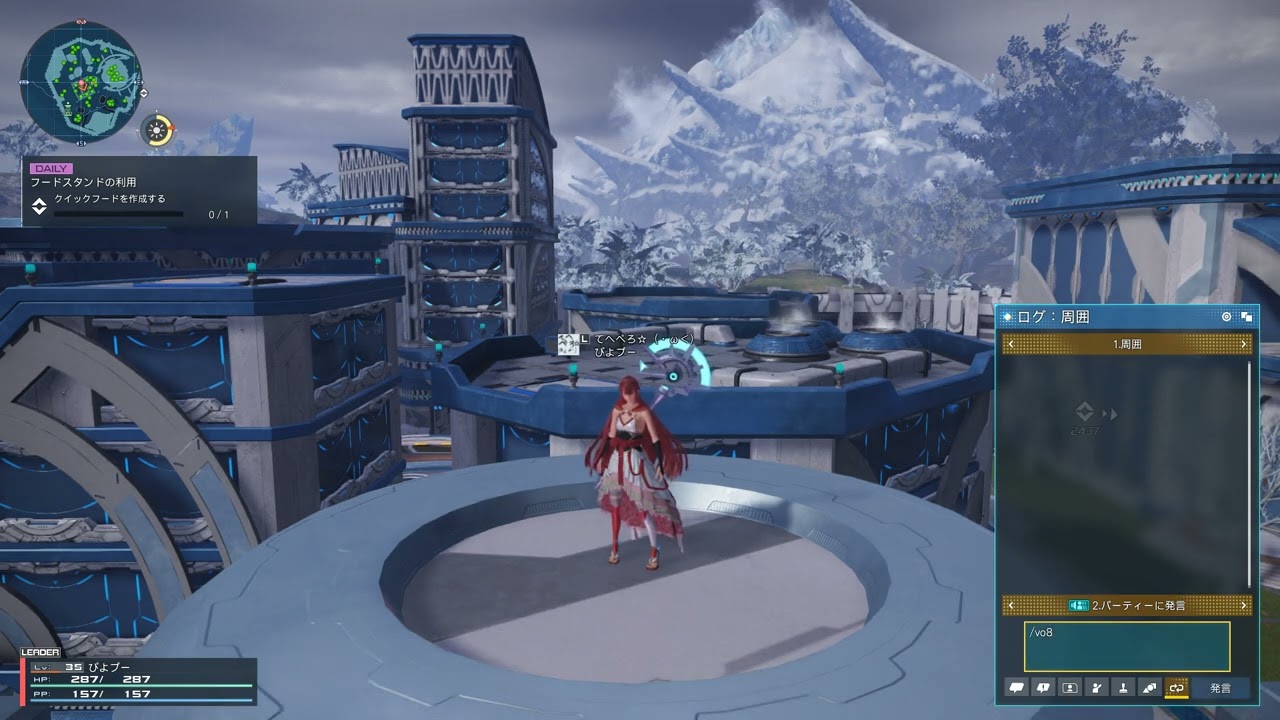Screen dimensions: 1280x720
Task: Open the portrait cut-in chat icon
Action: 1070,688
